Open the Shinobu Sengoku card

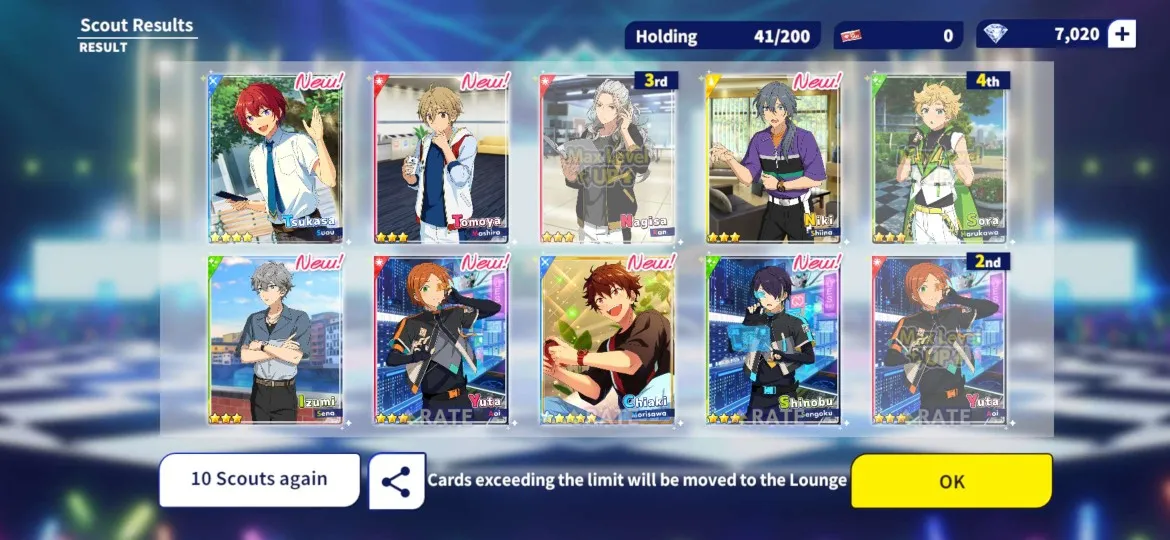pos(774,340)
